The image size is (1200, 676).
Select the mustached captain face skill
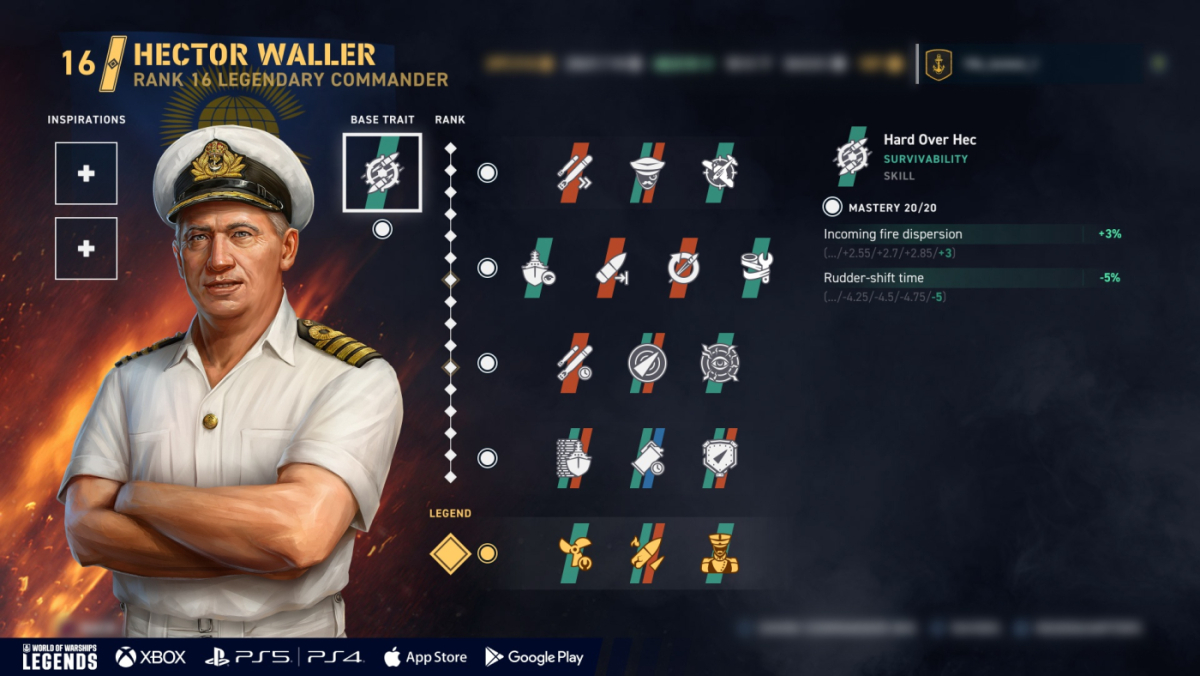(647, 173)
